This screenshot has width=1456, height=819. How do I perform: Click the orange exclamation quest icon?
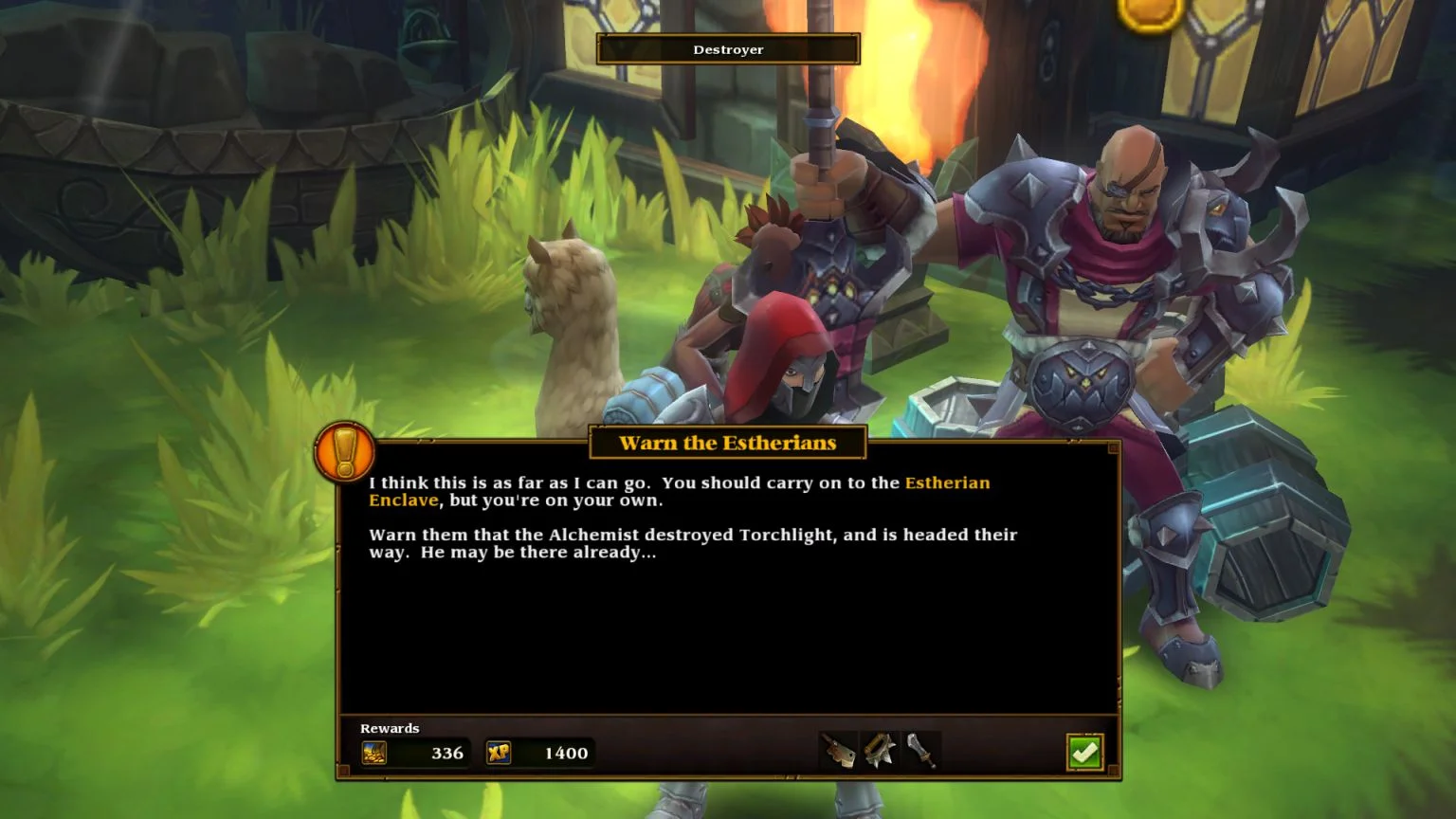click(344, 451)
